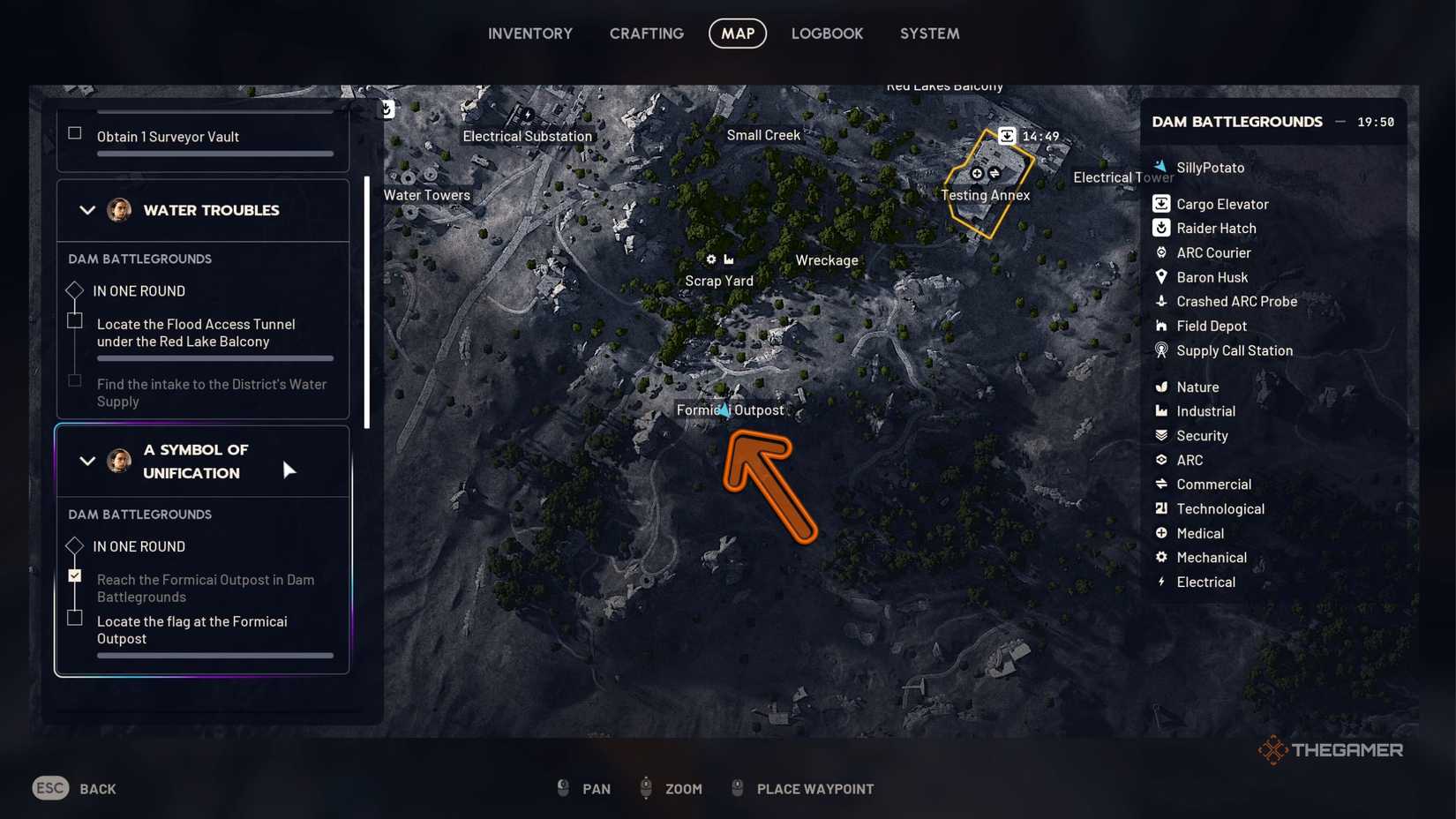Viewport: 1456px width, 819px height.
Task: Open the Logbook tab
Action: pos(827,34)
